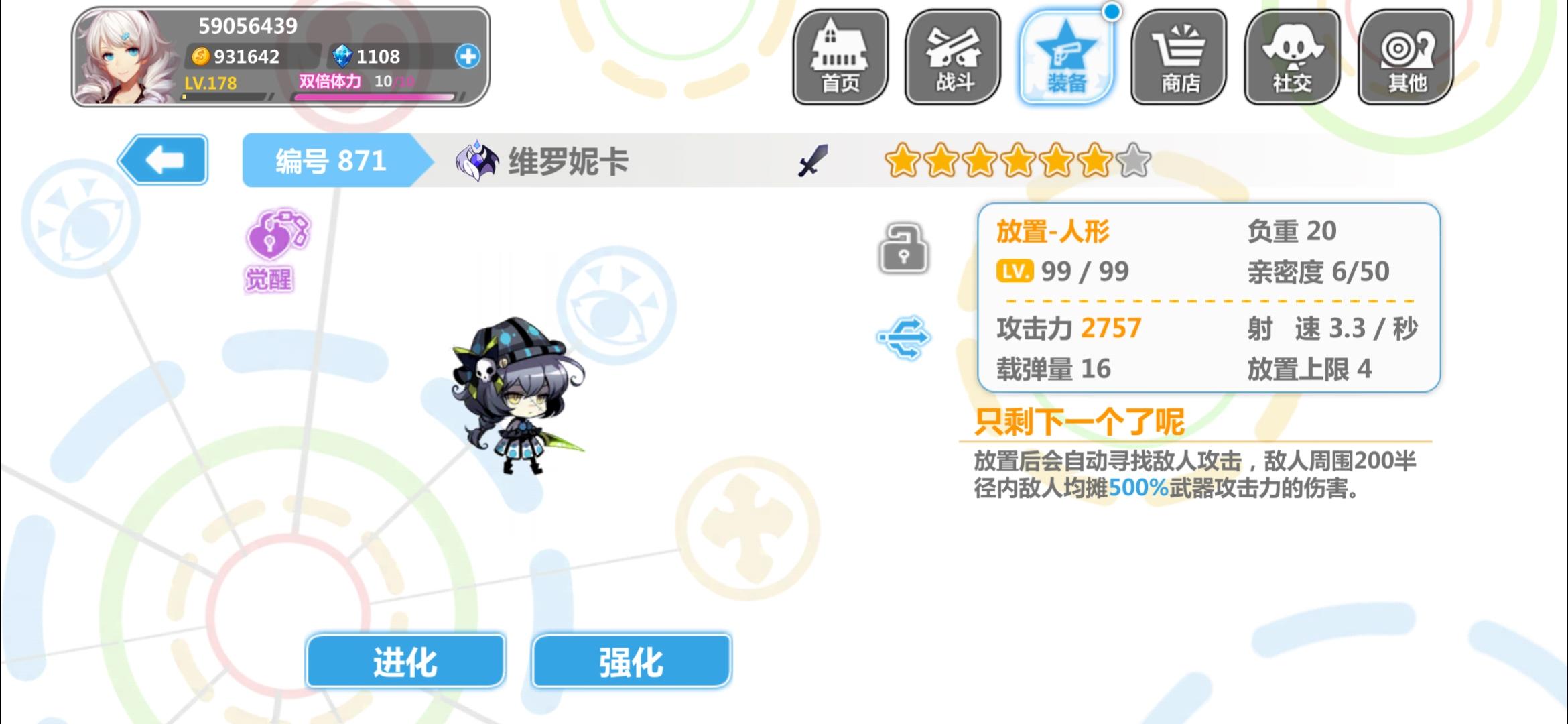Toggle the weapon lock icon

point(903,248)
